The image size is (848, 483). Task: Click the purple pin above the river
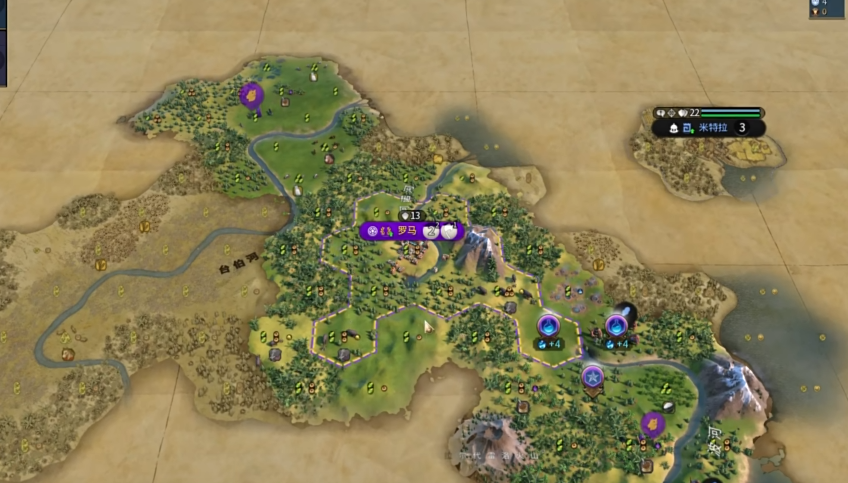(x=250, y=95)
